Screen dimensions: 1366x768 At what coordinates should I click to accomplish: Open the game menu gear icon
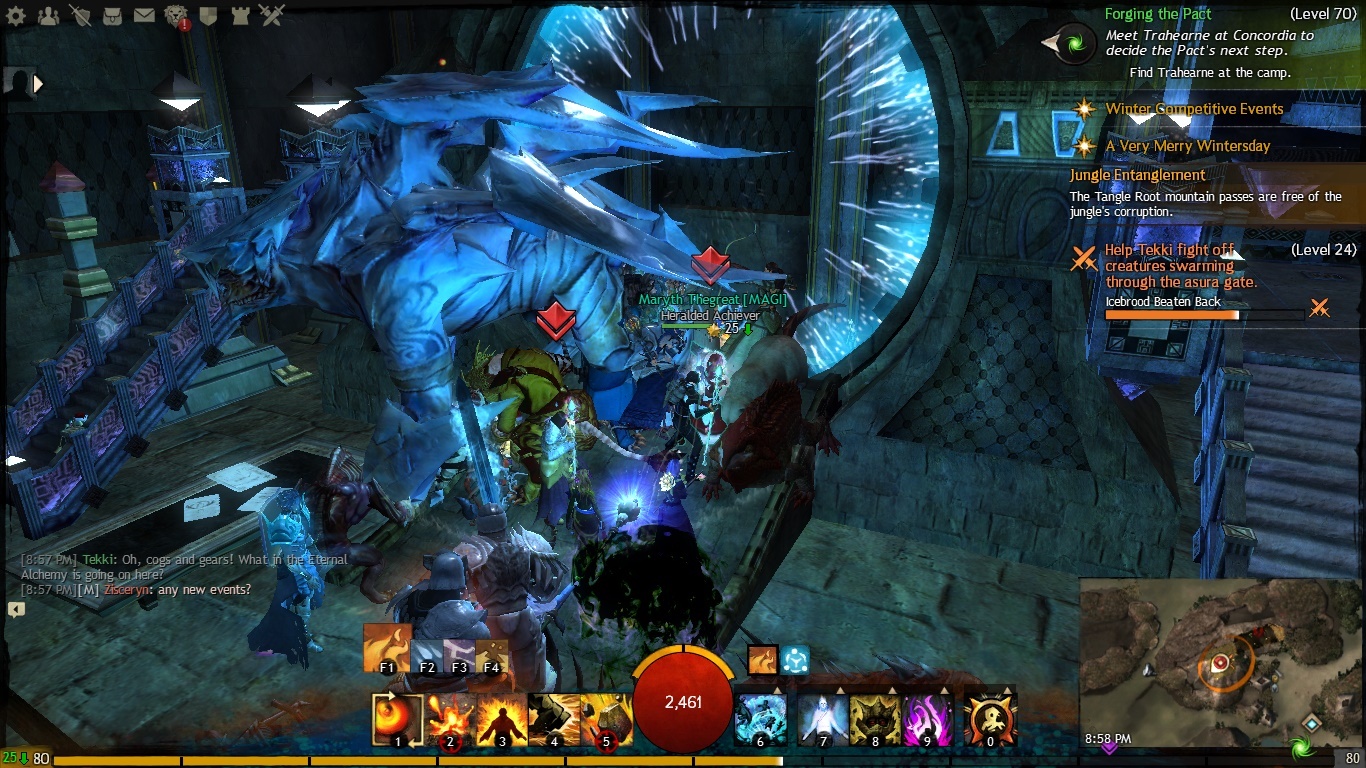17,15
